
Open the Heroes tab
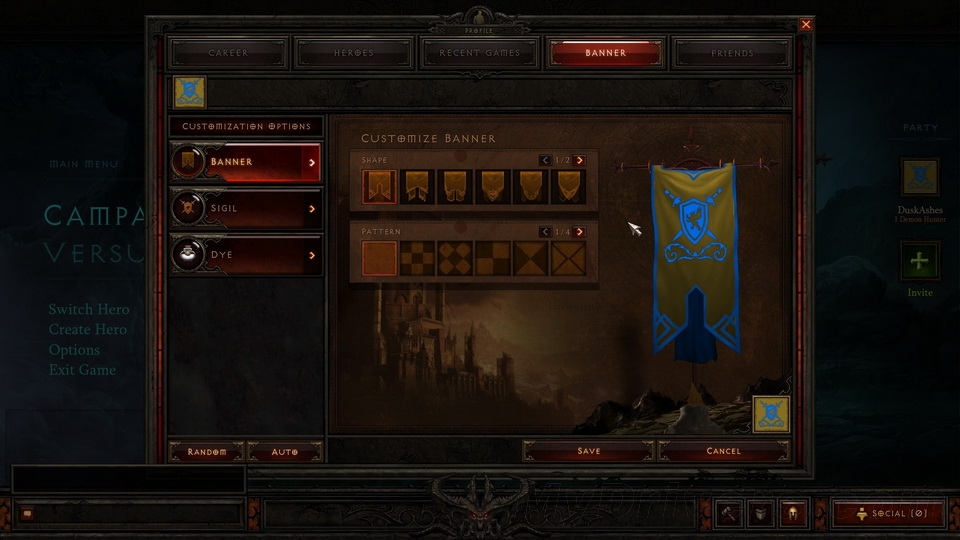354,53
